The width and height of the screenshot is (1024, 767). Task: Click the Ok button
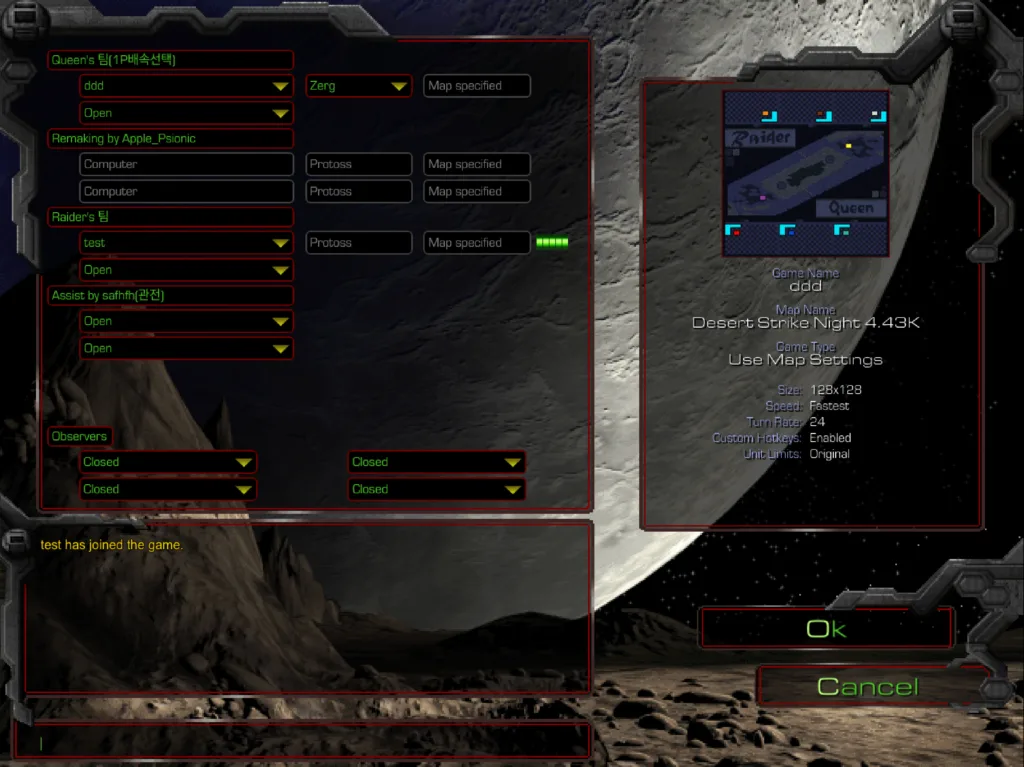(826, 629)
